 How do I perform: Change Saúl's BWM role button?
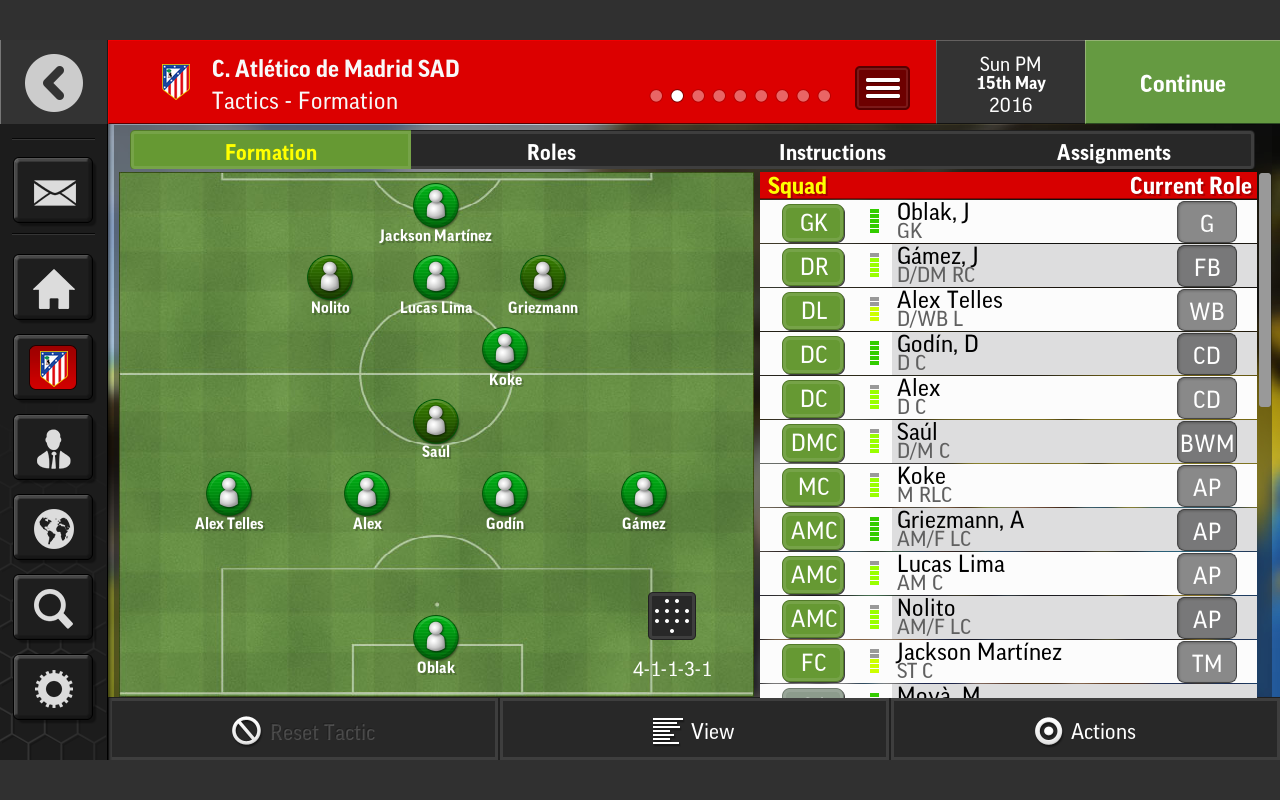click(x=1206, y=442)
